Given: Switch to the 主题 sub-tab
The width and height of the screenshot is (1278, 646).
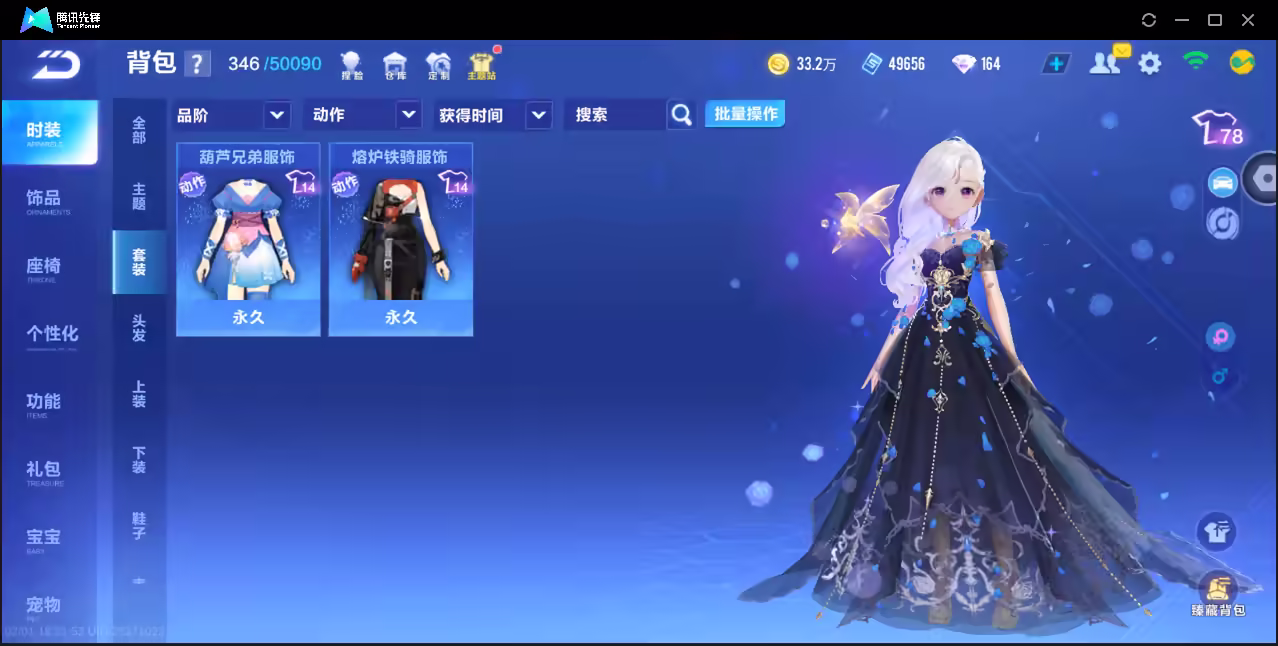Looking at the screenshot, I should click(139, 196).
